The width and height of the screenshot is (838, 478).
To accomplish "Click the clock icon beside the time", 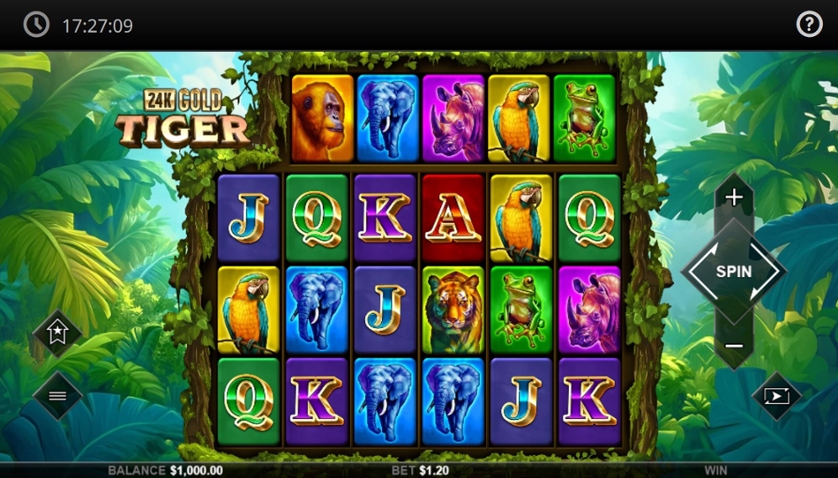I will (37, 25).
